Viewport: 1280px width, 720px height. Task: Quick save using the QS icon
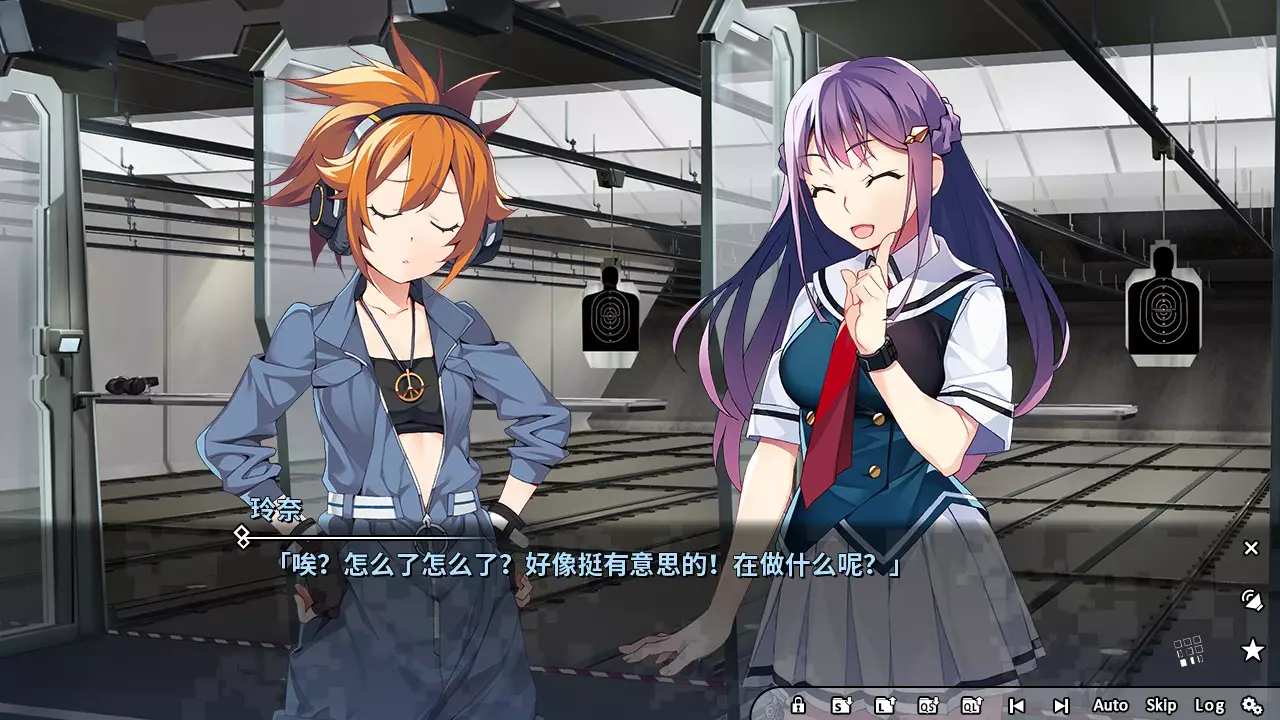[x=930, y=705]
